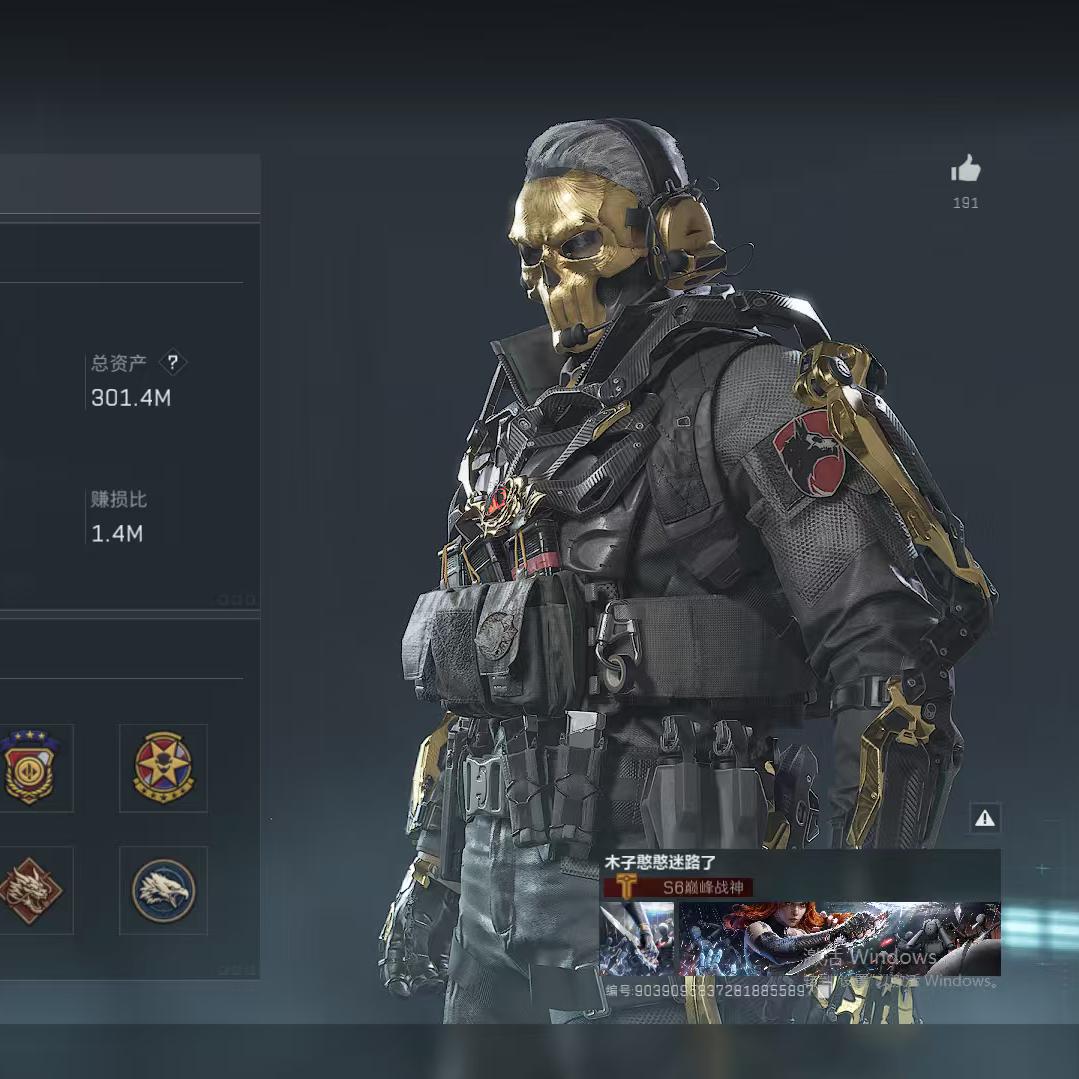Select the gold star skull badge

(x=163, y=768)
